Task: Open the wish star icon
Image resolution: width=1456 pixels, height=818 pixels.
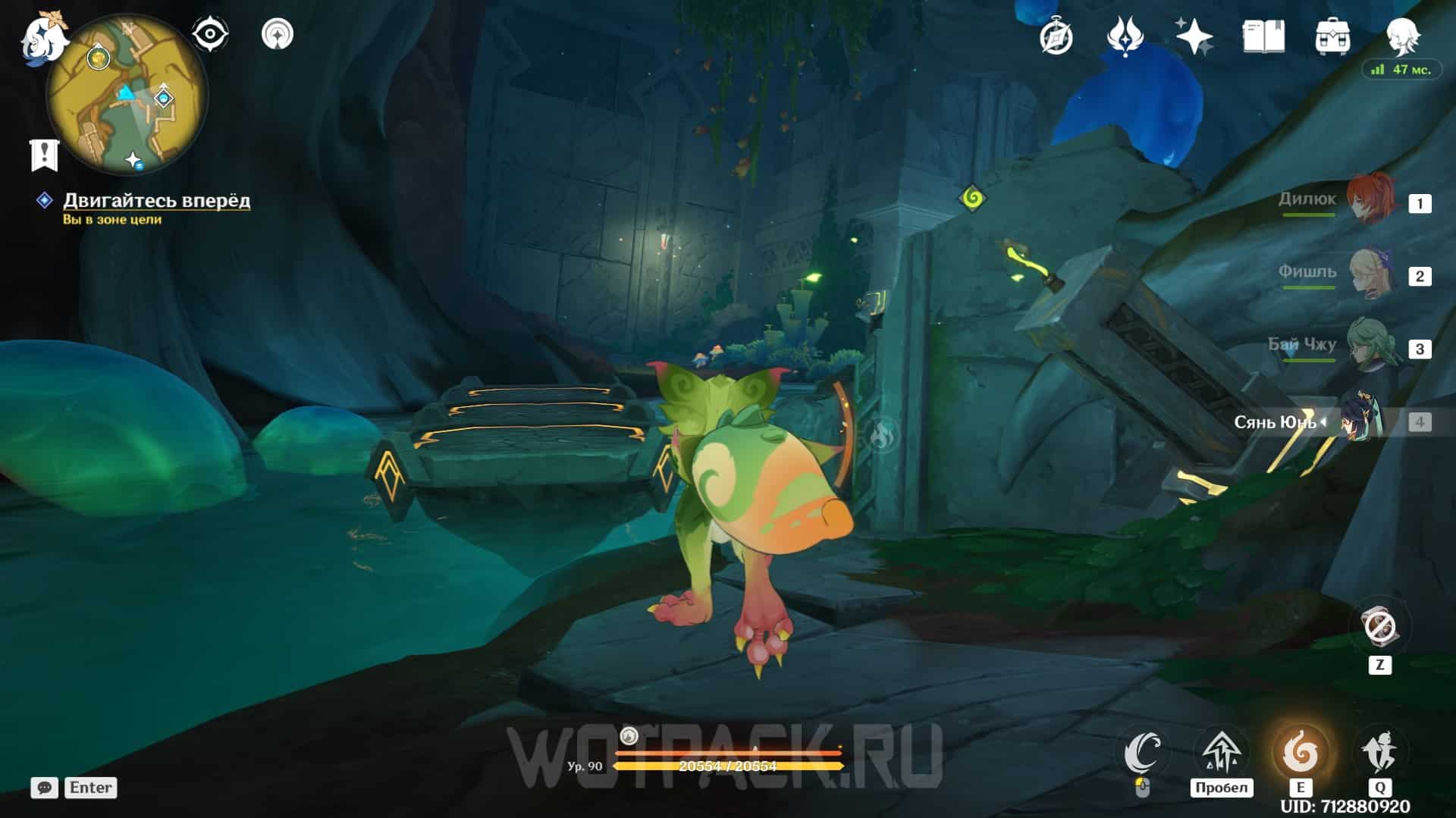Action: point(1194,36)
